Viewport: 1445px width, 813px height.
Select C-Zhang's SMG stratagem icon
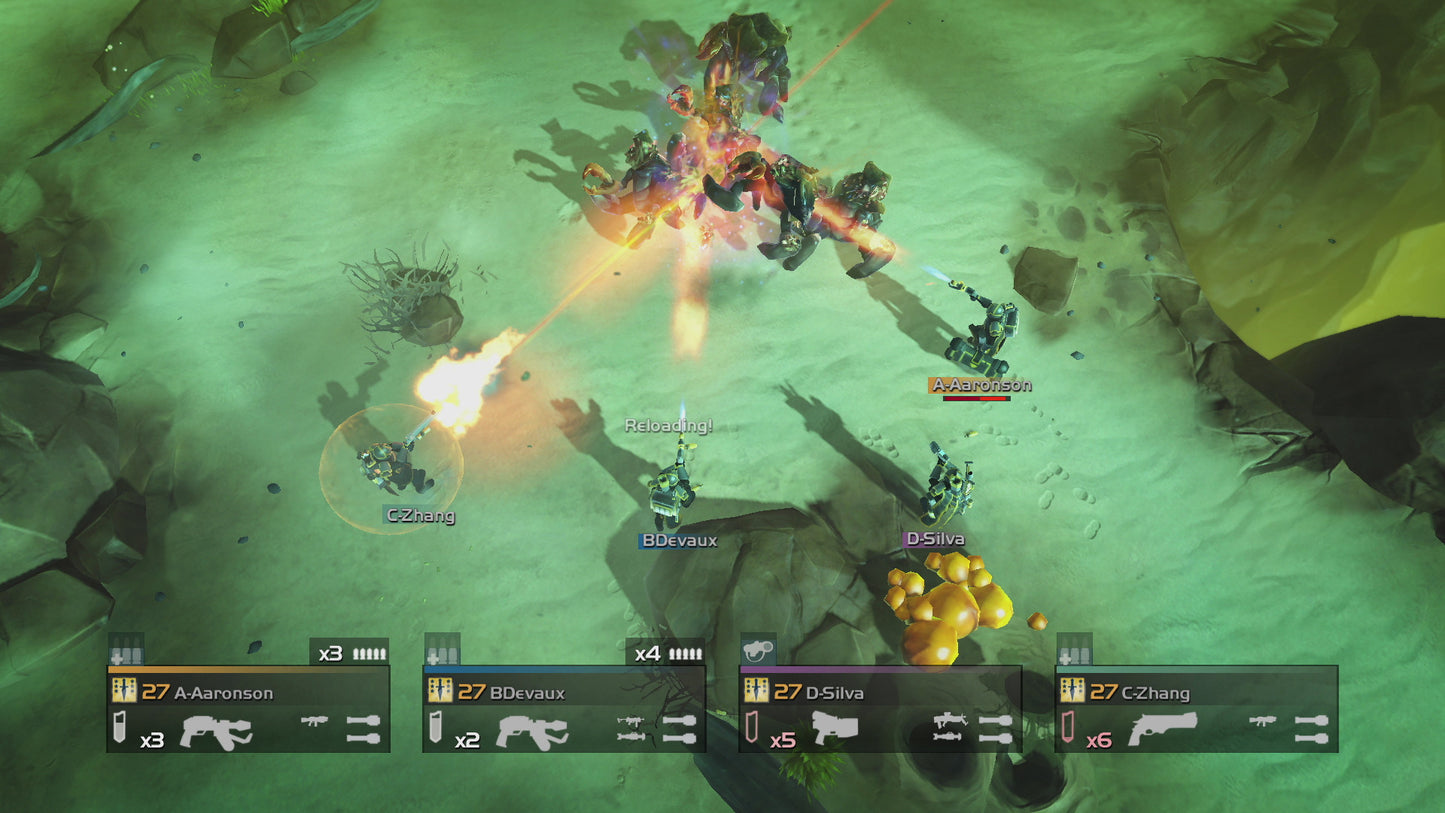coord(1263,721)
